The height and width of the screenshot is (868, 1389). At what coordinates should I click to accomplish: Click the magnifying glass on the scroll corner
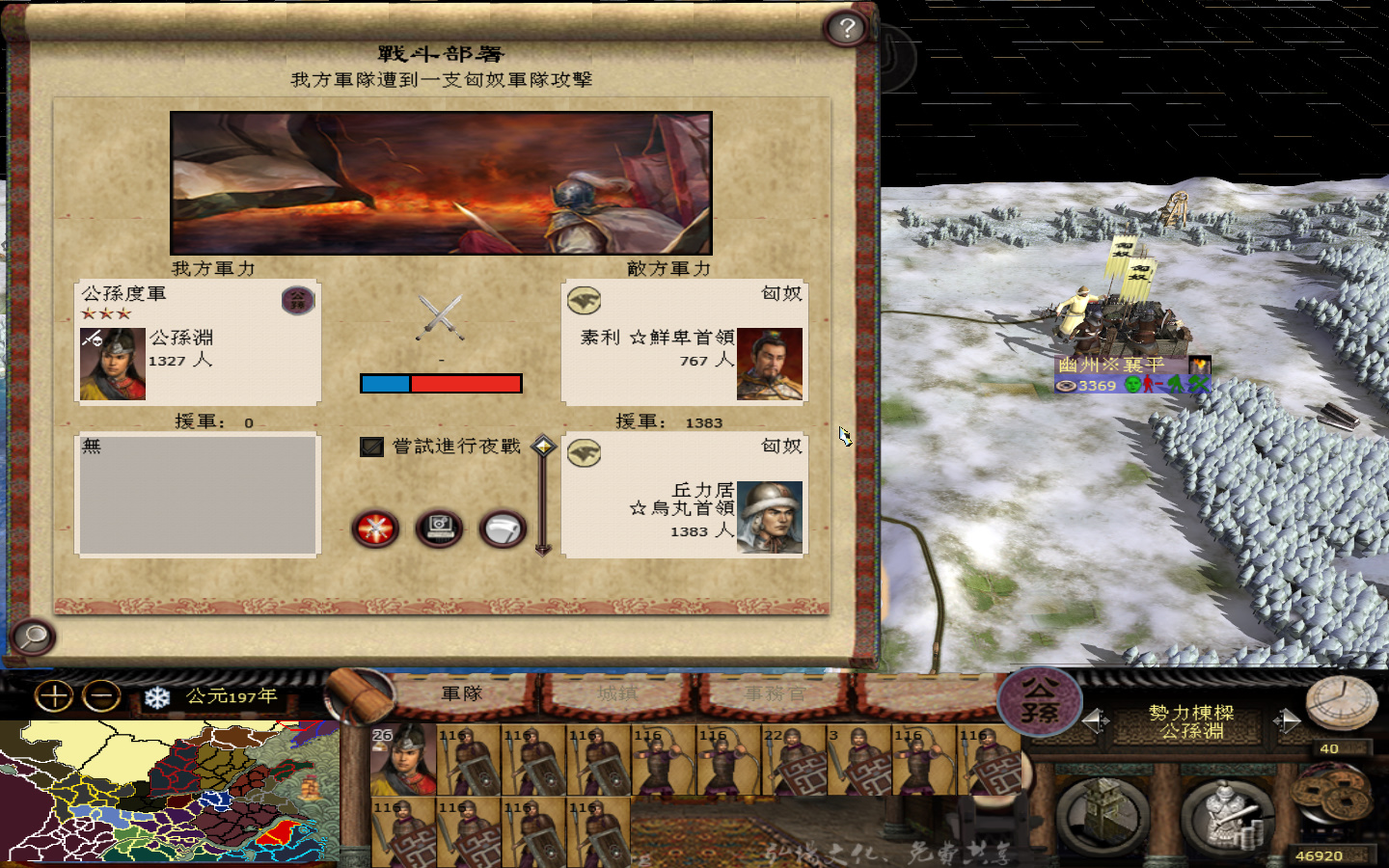pyautogui.click(x=32, y=637)
